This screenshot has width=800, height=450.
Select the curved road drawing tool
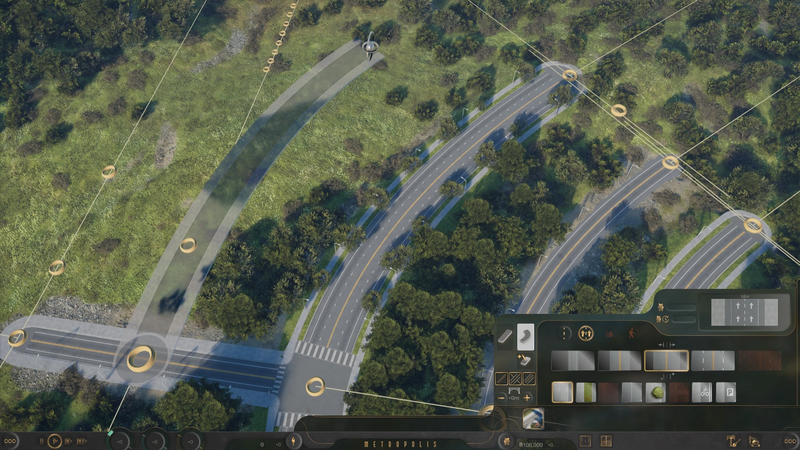coord(527,334)
